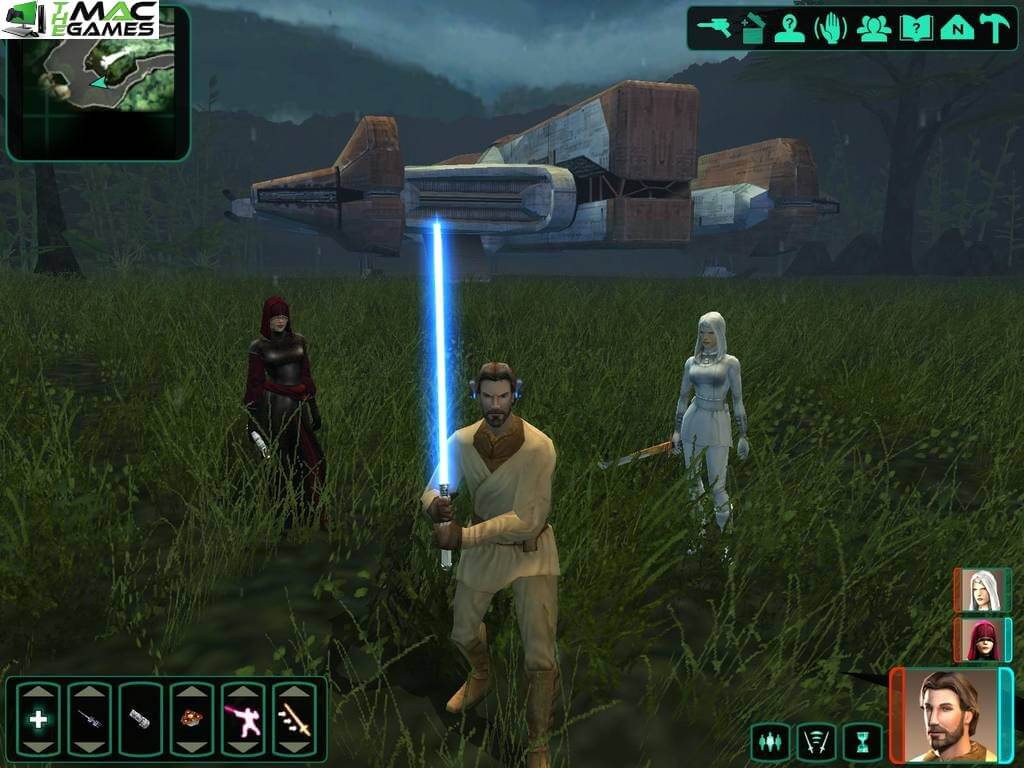The height and width of the screenshot is (768, 1024).
Task: Open the options hammer icon
Action: click(995, 28)
